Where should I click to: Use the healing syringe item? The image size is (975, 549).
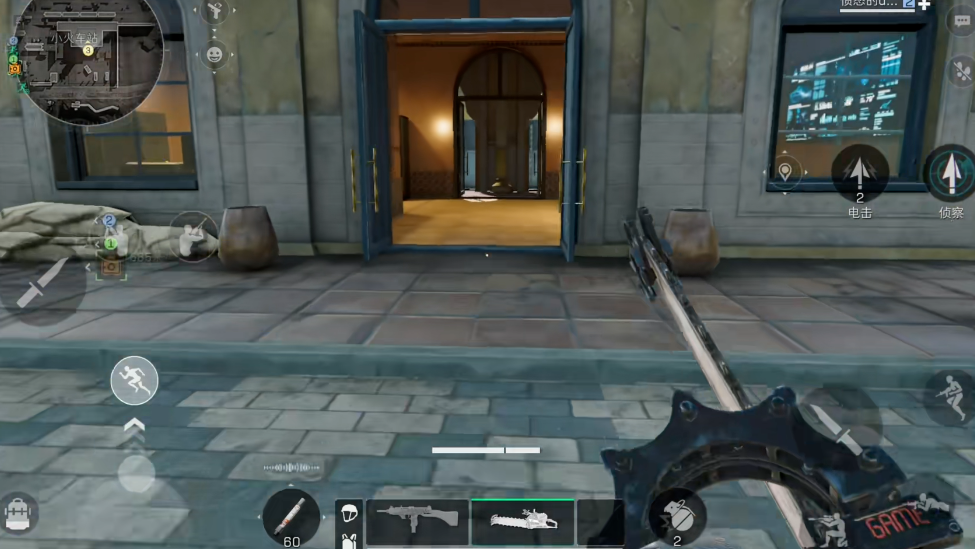[291, 517]
